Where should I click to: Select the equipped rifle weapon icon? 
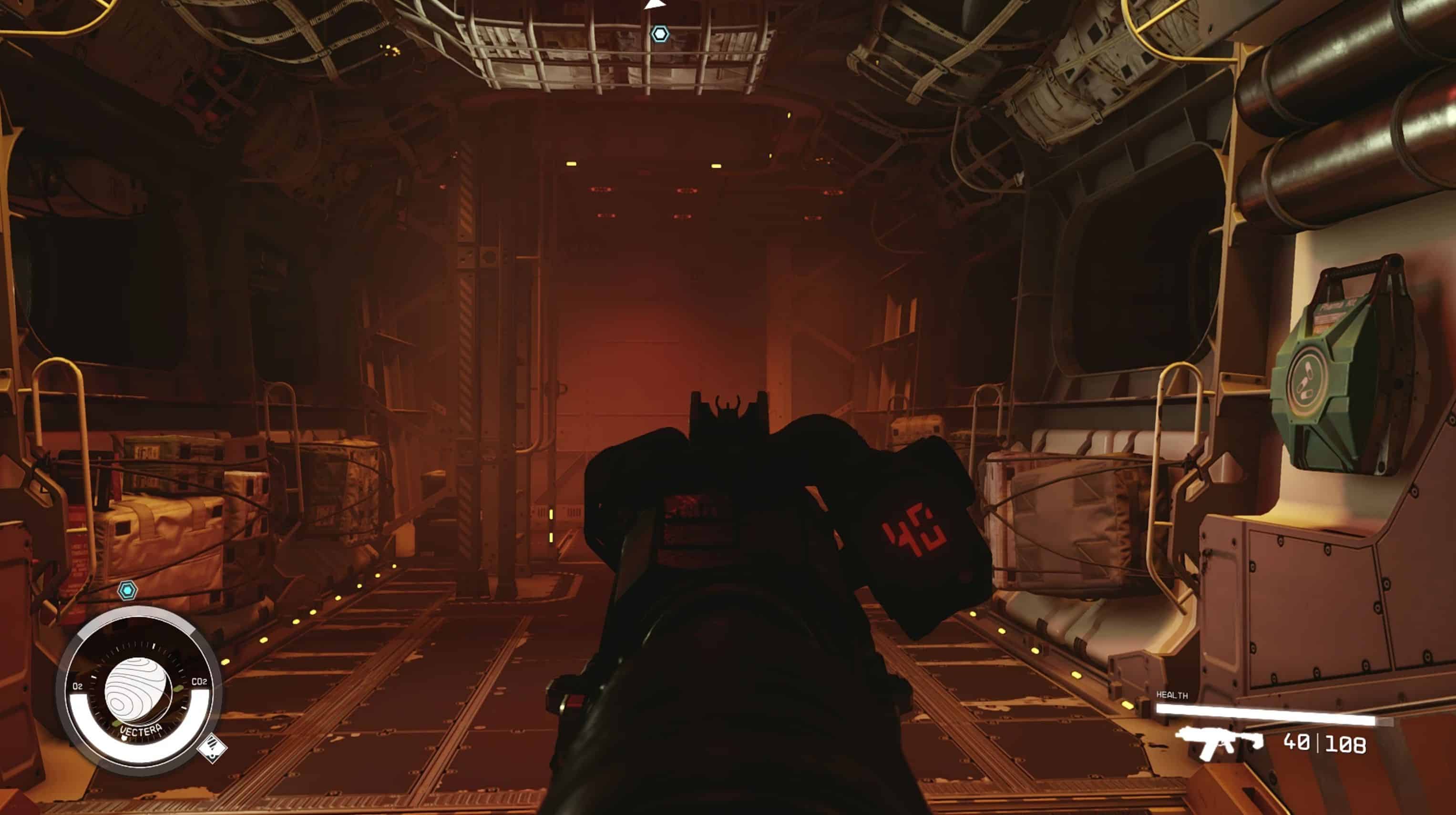tap(1218, 742)
